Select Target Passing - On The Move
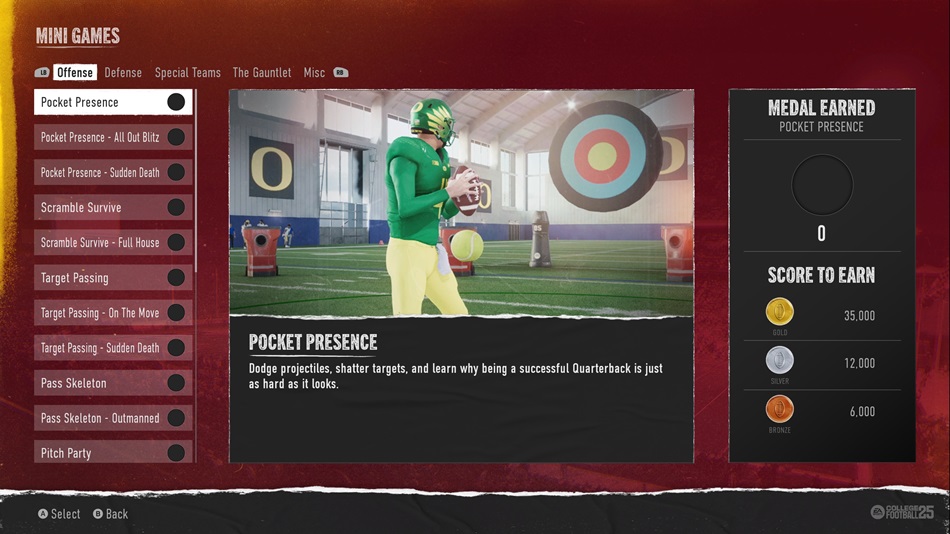The image size is (950, 534). click(113, 313)
